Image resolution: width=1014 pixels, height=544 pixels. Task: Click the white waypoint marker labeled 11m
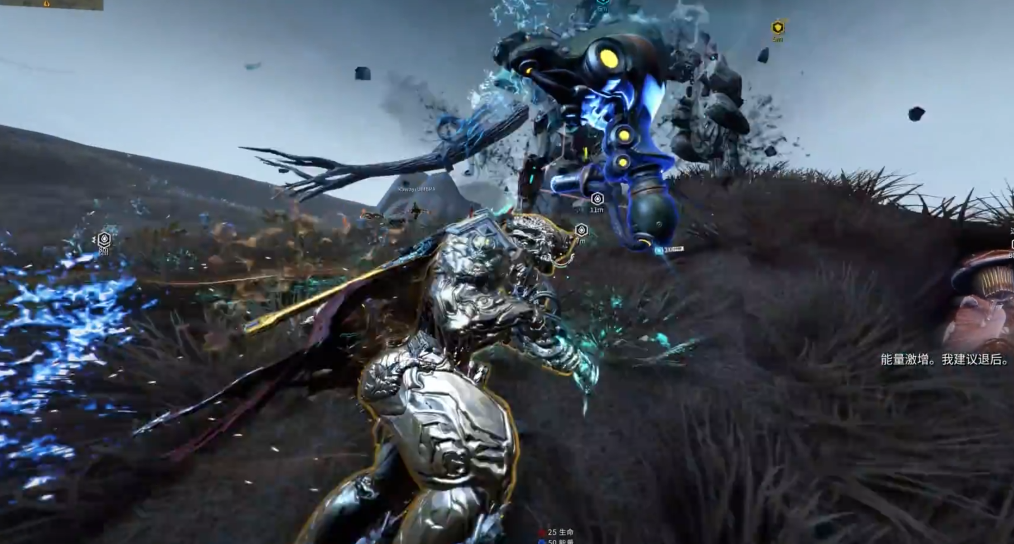(x=597, y=199)
